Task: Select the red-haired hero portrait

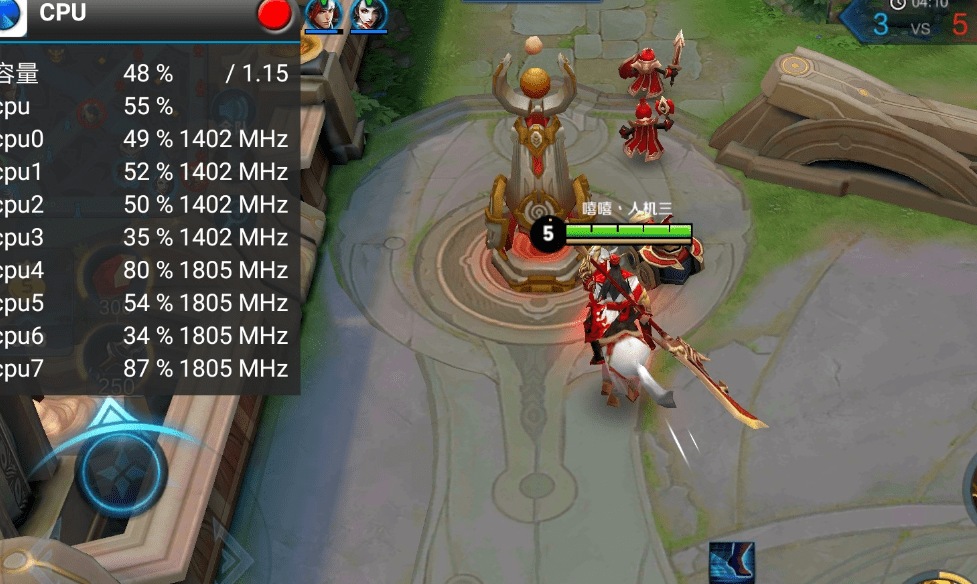Action: (x=323, y=14)
